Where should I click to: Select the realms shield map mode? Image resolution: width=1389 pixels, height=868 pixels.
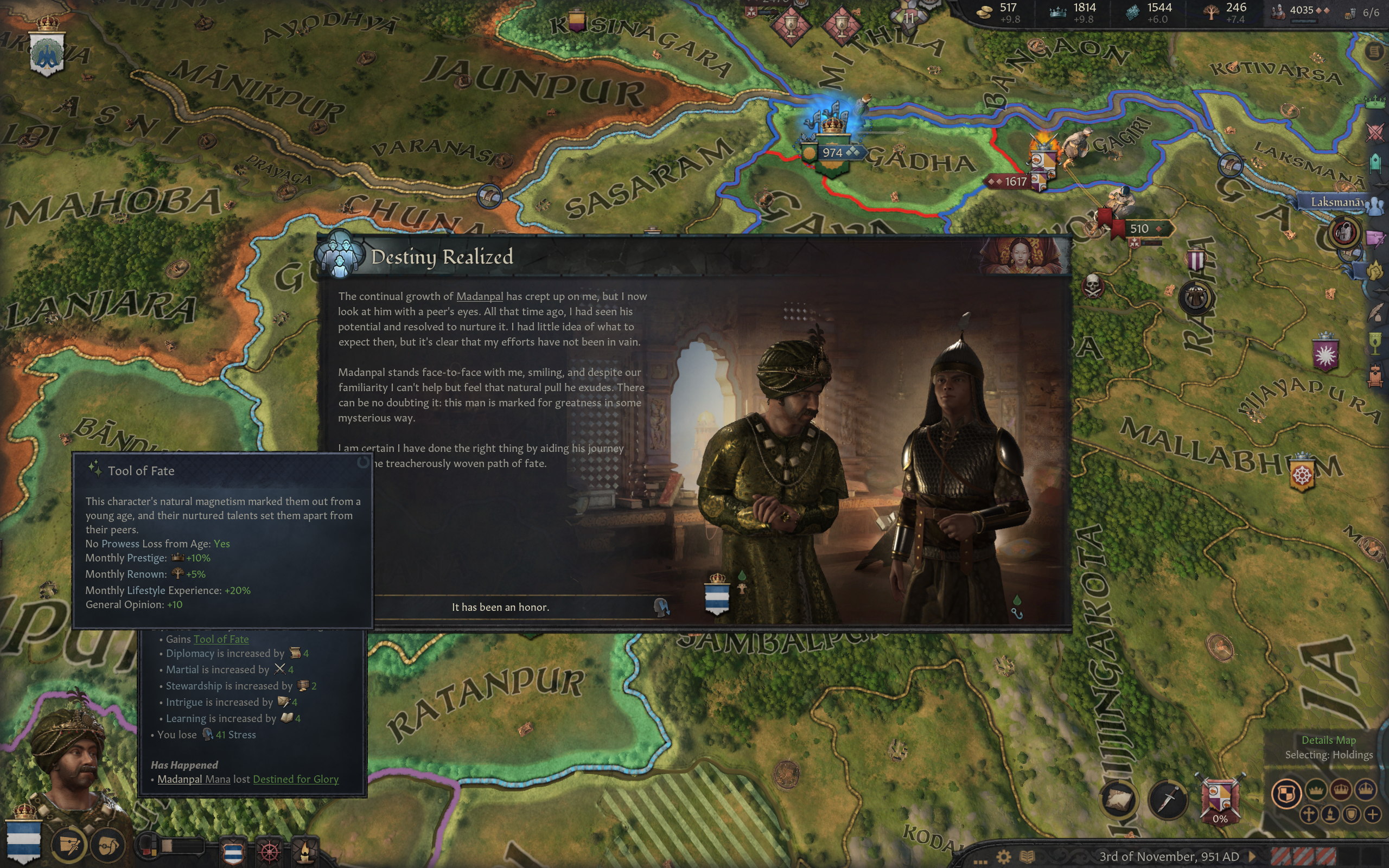click(x=1286, y=793)
